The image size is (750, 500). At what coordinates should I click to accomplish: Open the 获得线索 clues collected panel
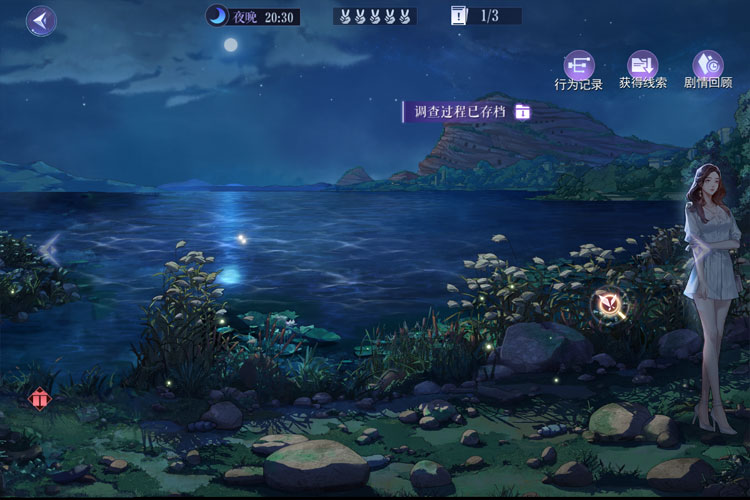pos(642,67)
